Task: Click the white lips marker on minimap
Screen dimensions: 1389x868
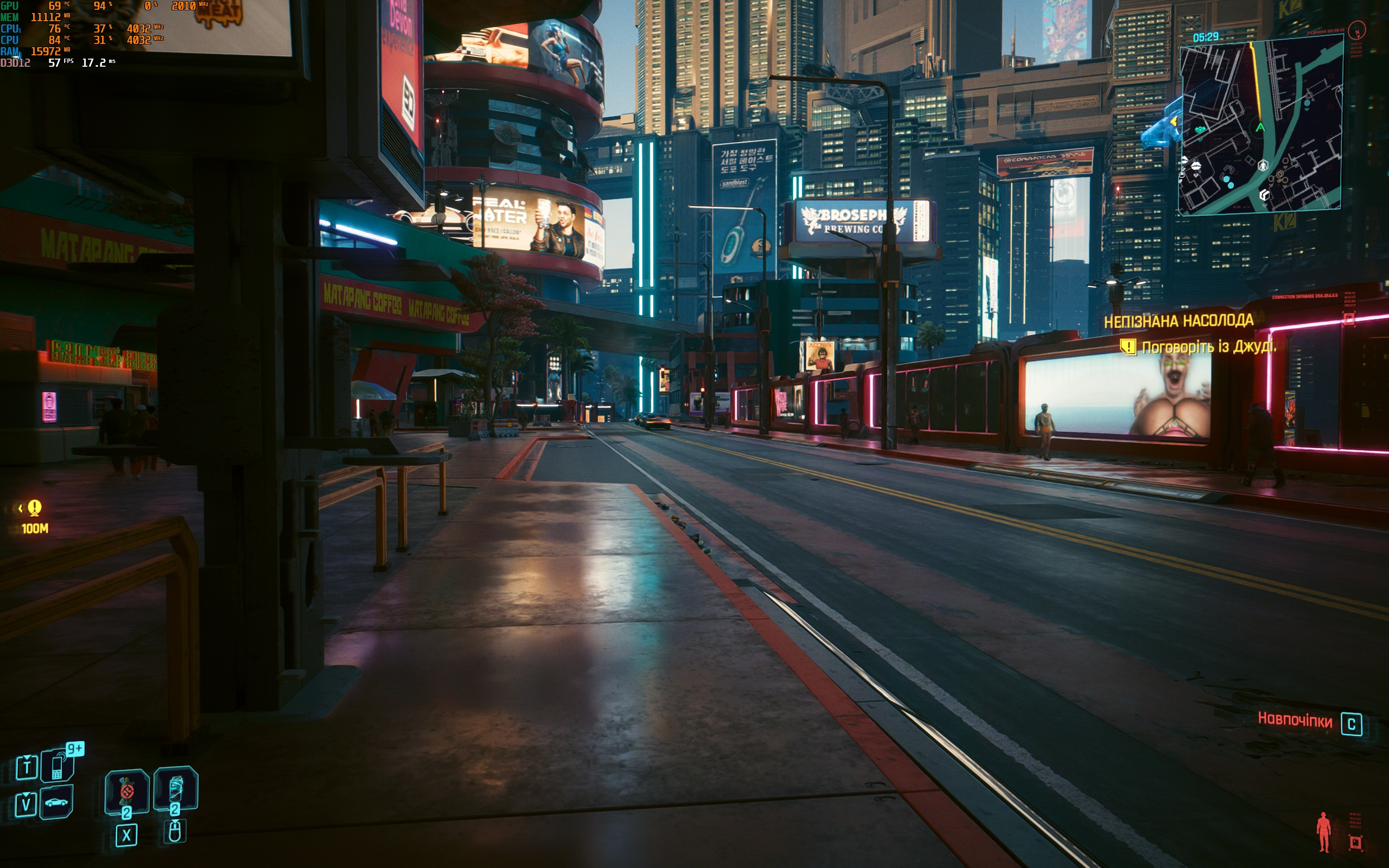Action: (1196, 166)
